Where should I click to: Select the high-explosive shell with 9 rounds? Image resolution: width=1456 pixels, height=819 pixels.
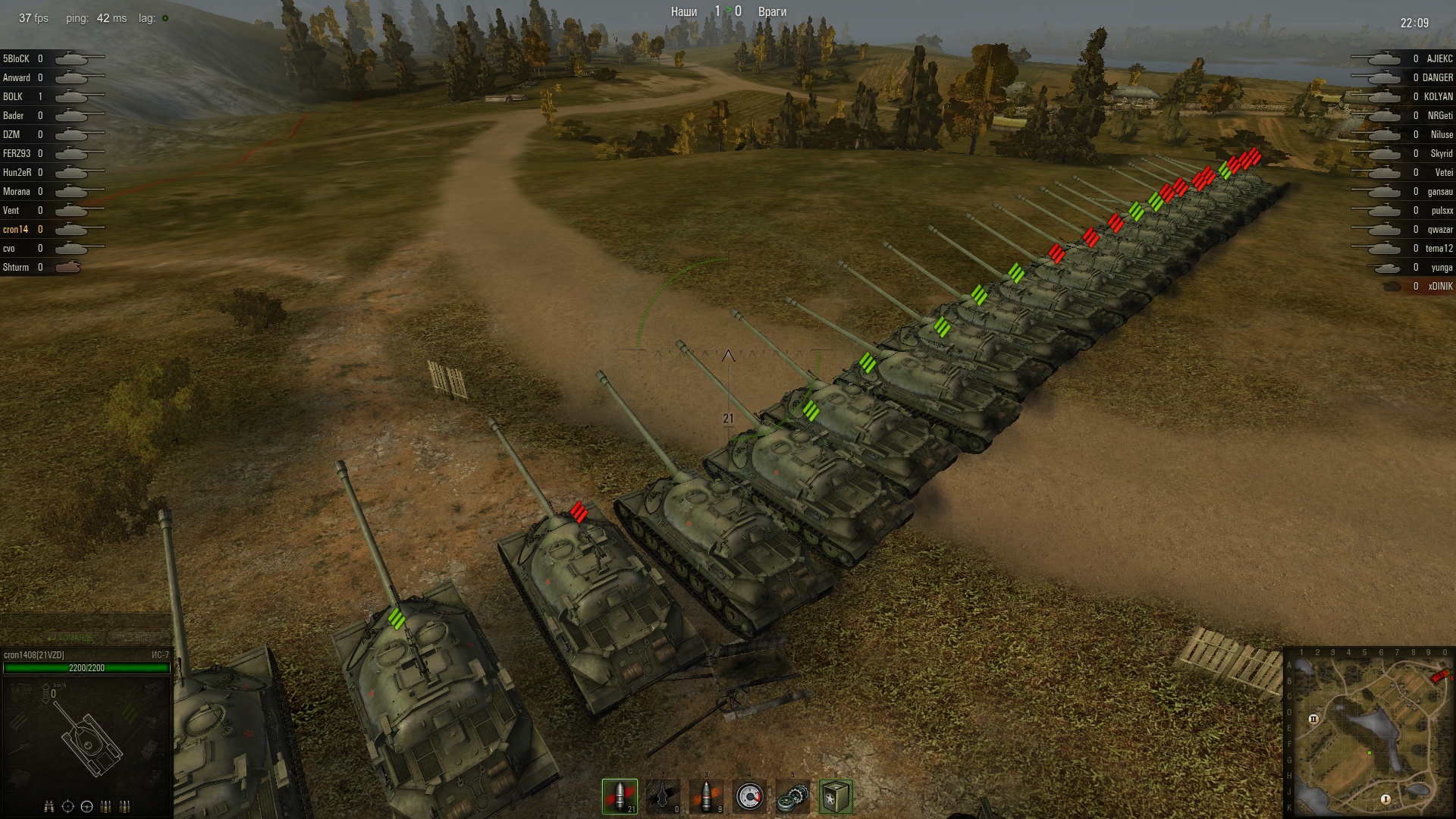point(706,796)
